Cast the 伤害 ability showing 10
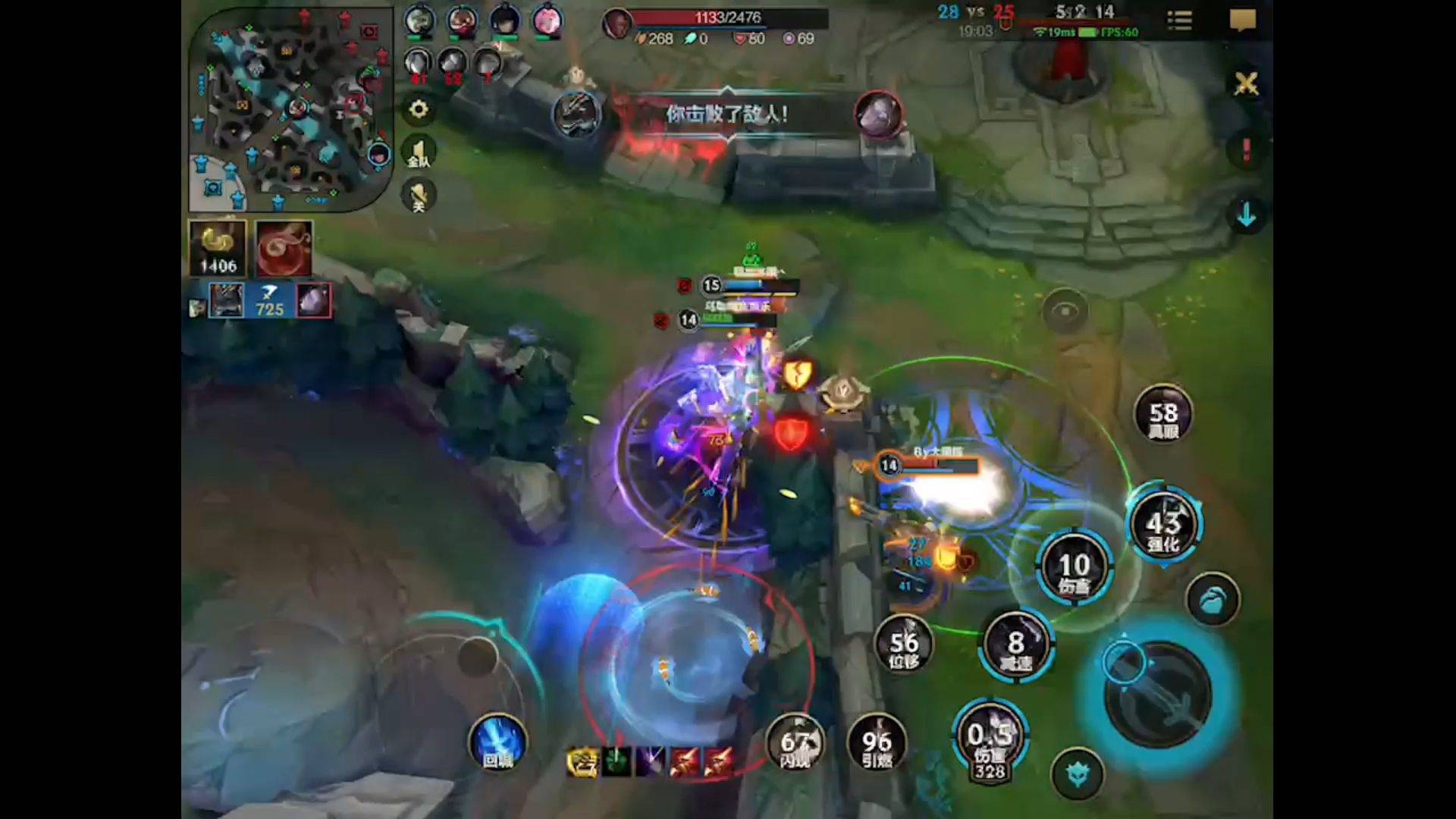The height and width of the screenshot is (819, 1456). (x=1074, y=567)
